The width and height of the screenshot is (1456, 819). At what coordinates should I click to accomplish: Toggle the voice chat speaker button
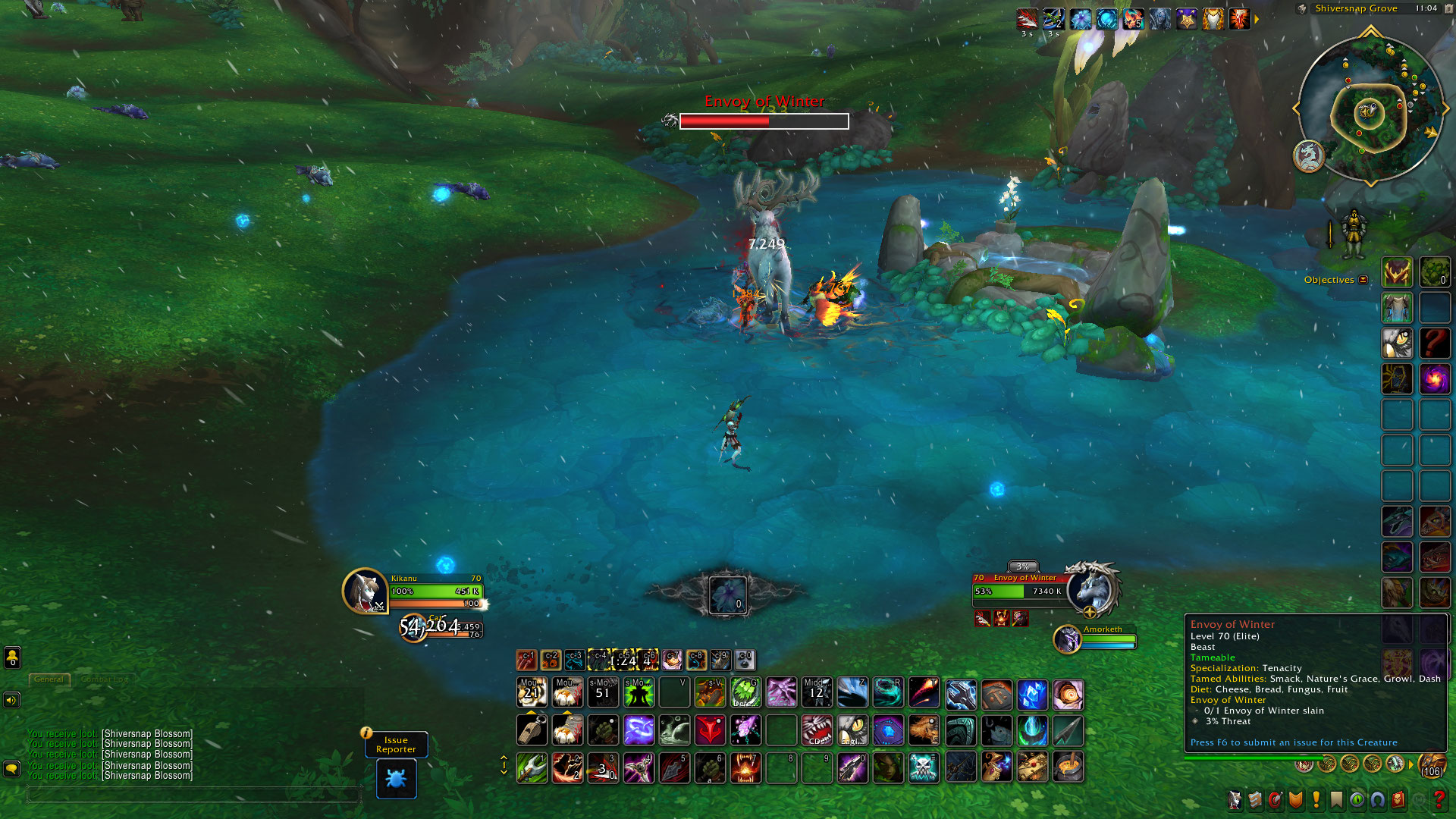coord(12,700)
